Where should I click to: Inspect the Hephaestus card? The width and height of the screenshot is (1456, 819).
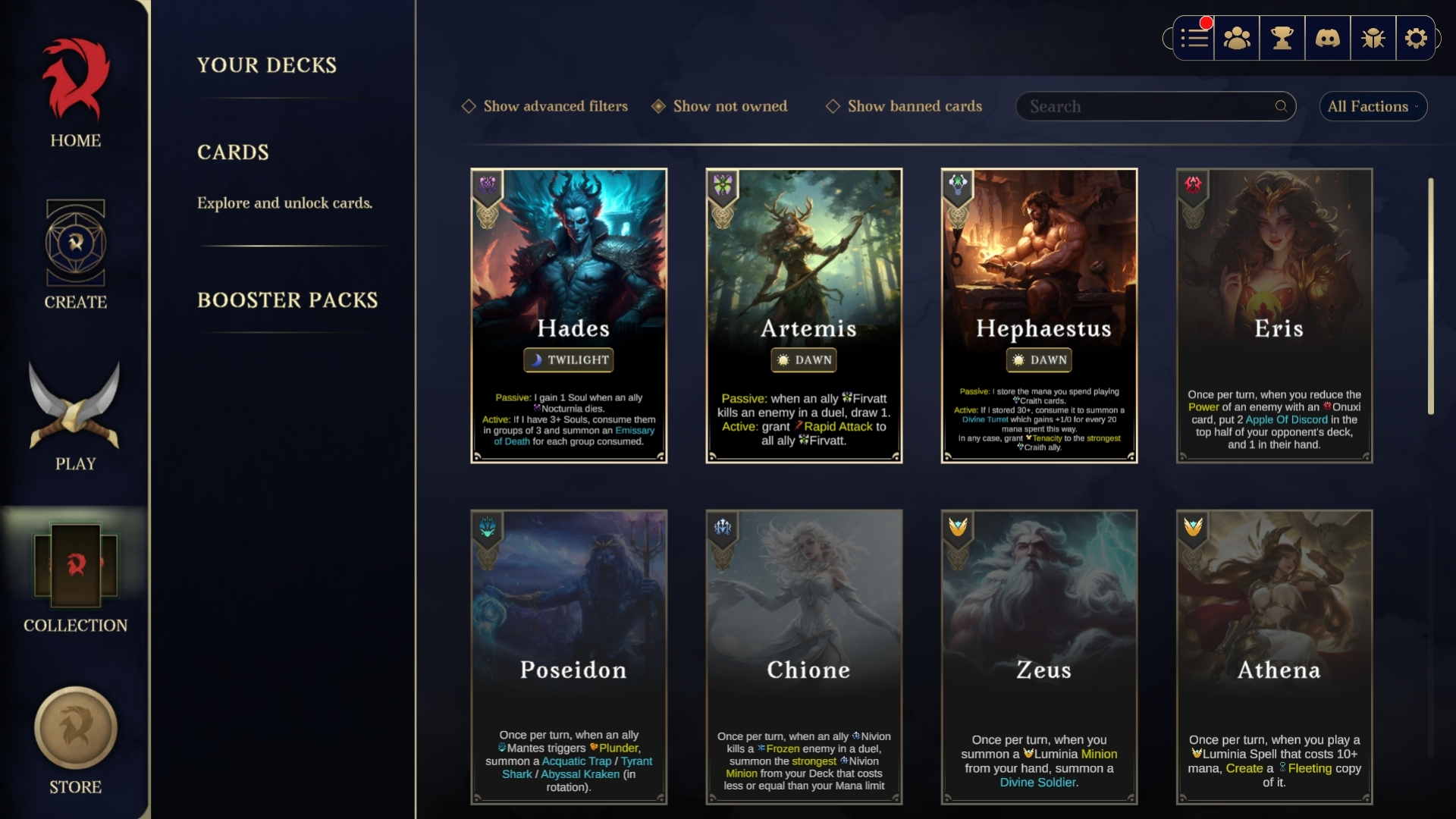(1039, 315)
